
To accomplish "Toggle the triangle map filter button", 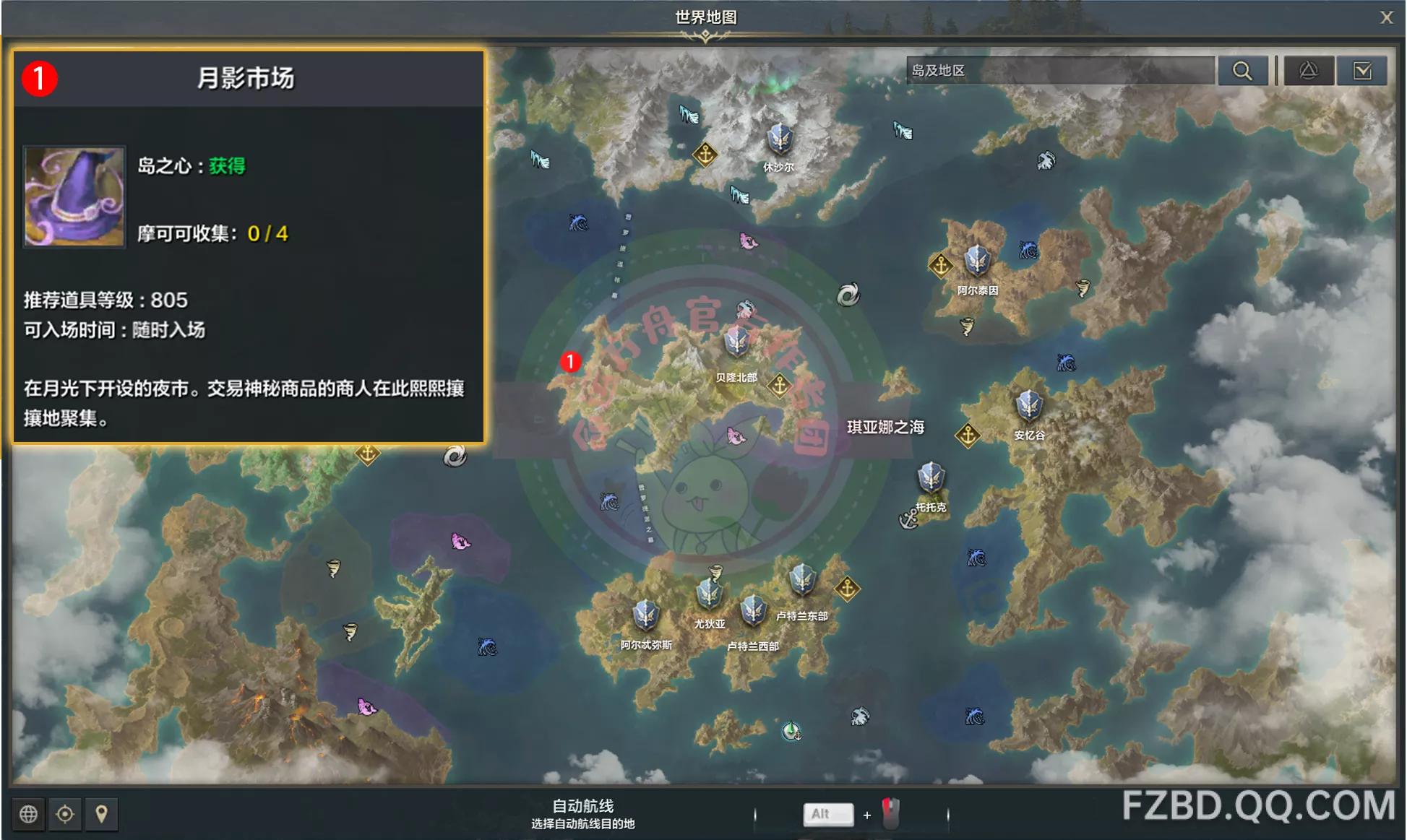I will (1308, 71).
